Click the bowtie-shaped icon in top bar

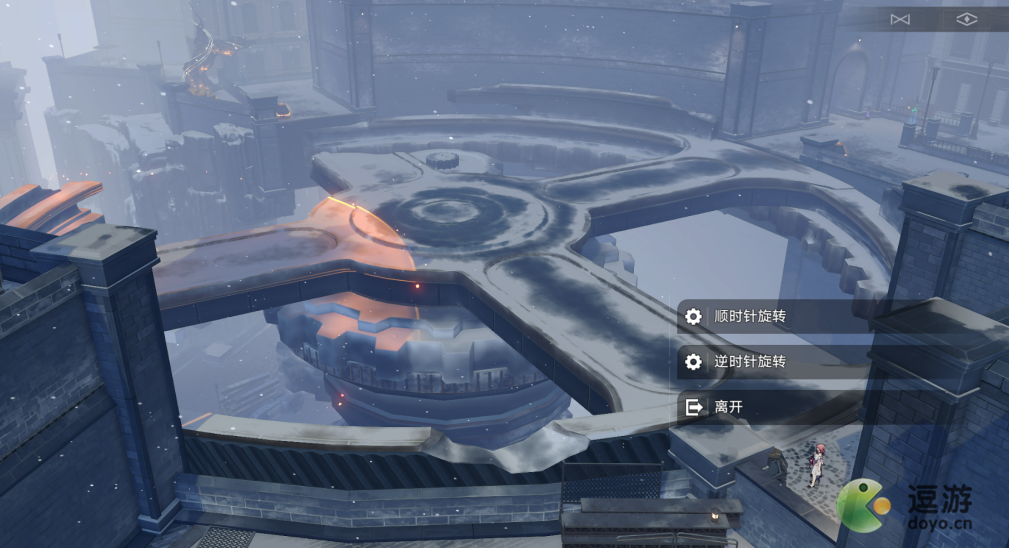tap(900, 20)
